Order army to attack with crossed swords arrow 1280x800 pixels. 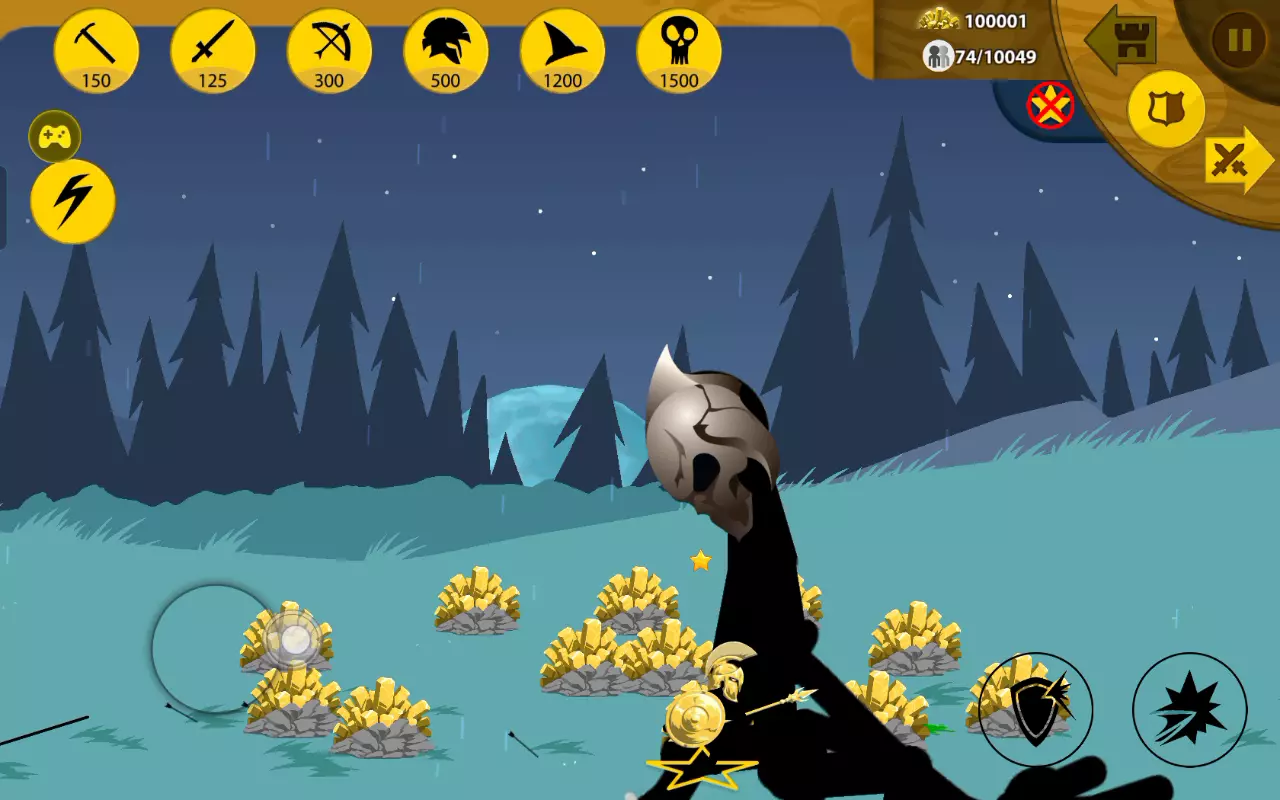pyautogui.click(x=1236, y=160)
